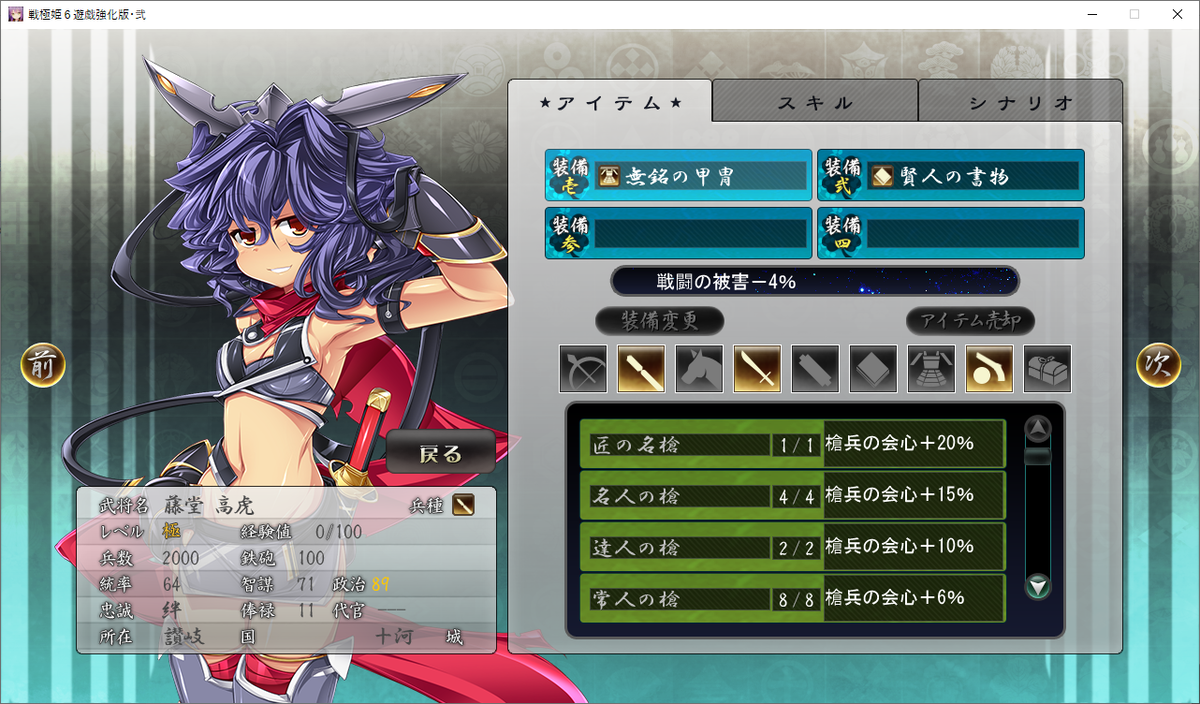Select the ★アイテム★ tab
Image resolution: width=1200 pixels, height=704 pixels.
[611, 102]
